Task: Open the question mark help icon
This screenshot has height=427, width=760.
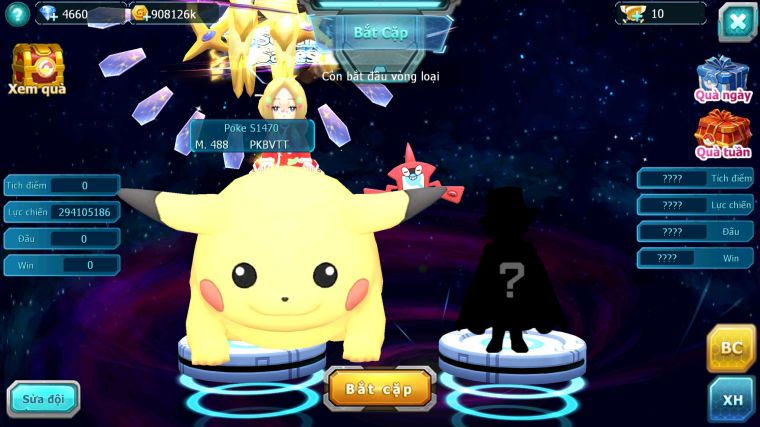Action: (x=16, y=14)
